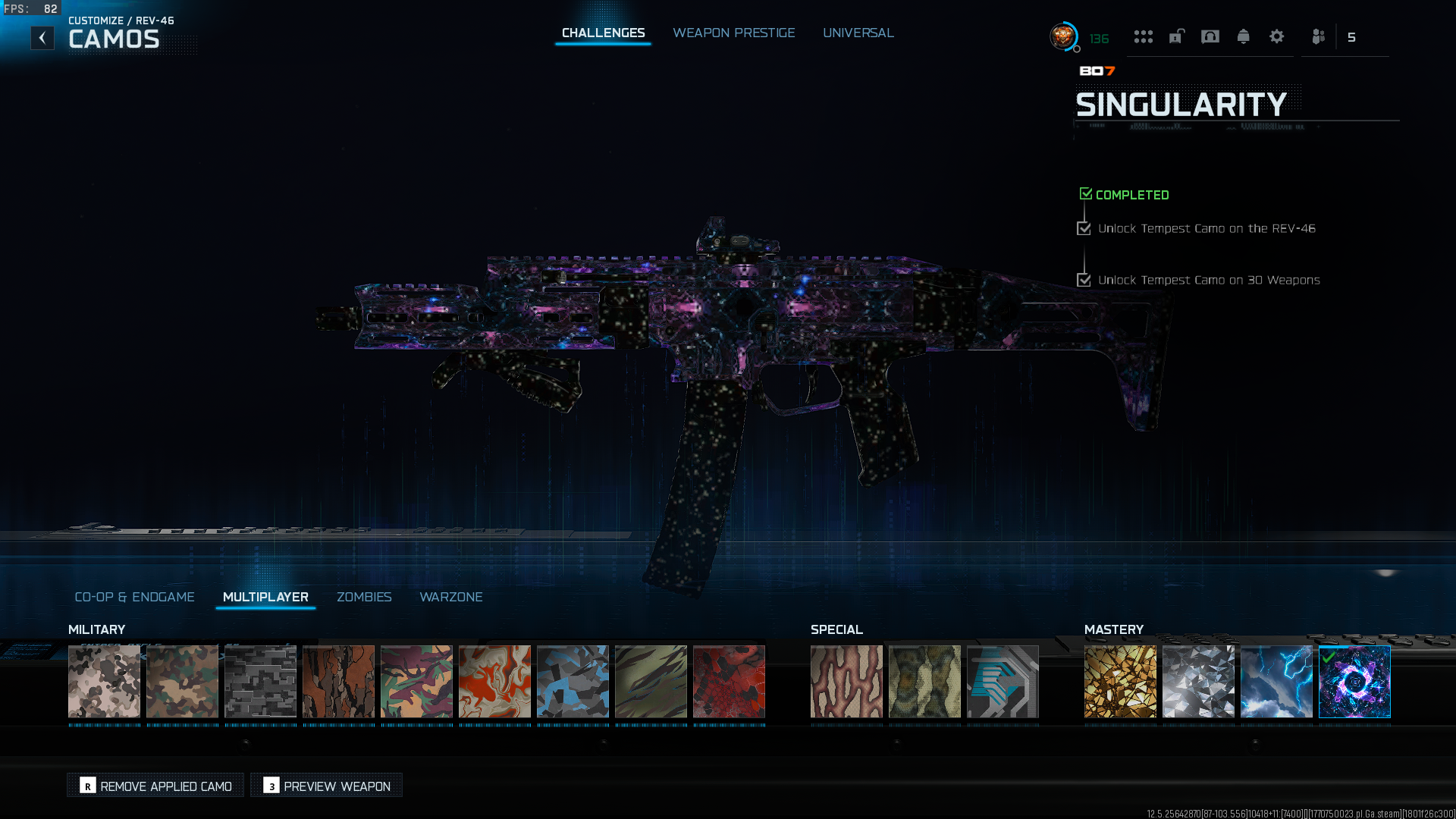Select the Multiplayer camo category

coord(265,597)
